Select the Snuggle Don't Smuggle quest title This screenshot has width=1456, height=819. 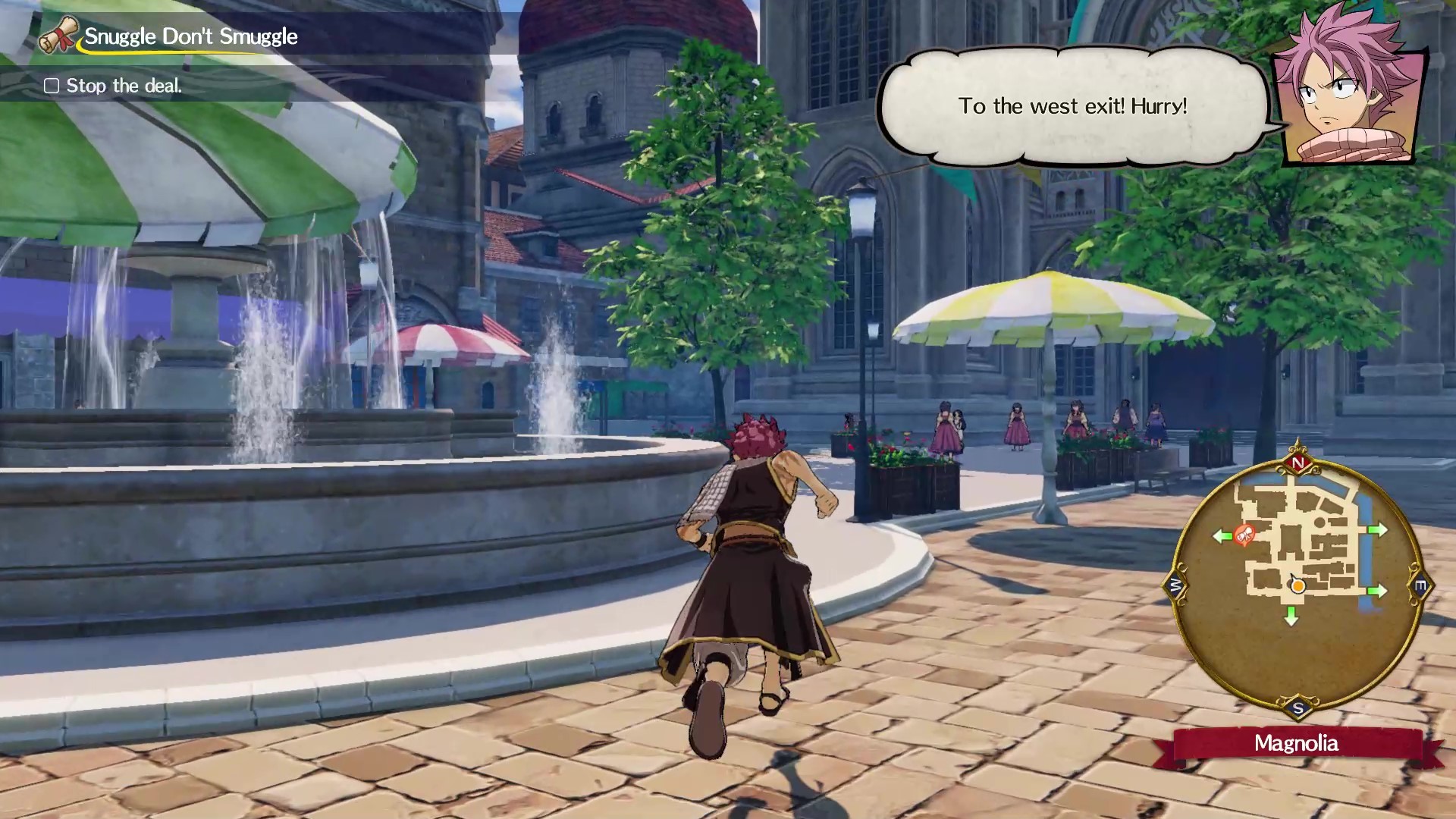click(190, 36)
